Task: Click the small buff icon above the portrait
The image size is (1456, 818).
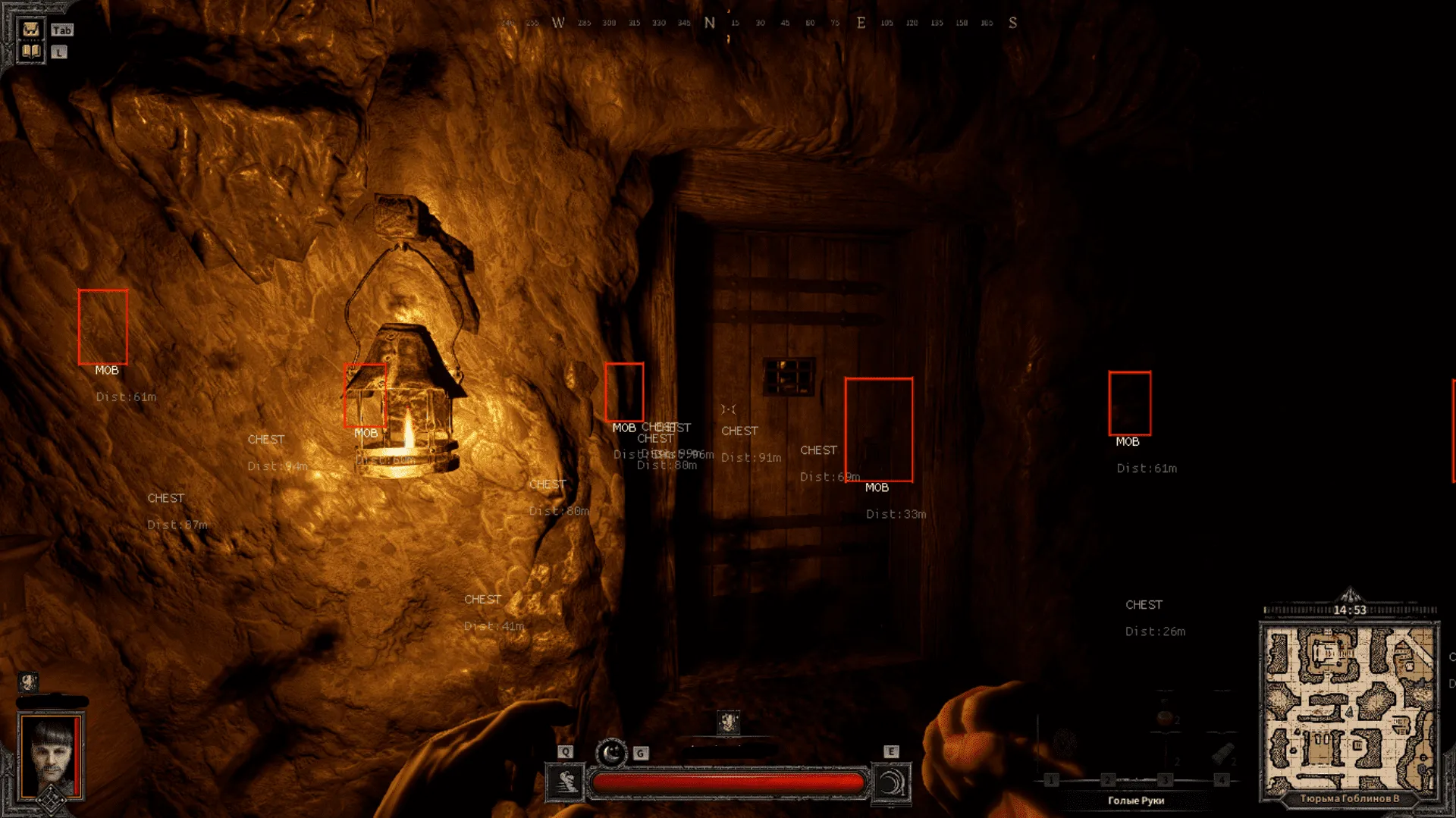Action: (28, 682)
